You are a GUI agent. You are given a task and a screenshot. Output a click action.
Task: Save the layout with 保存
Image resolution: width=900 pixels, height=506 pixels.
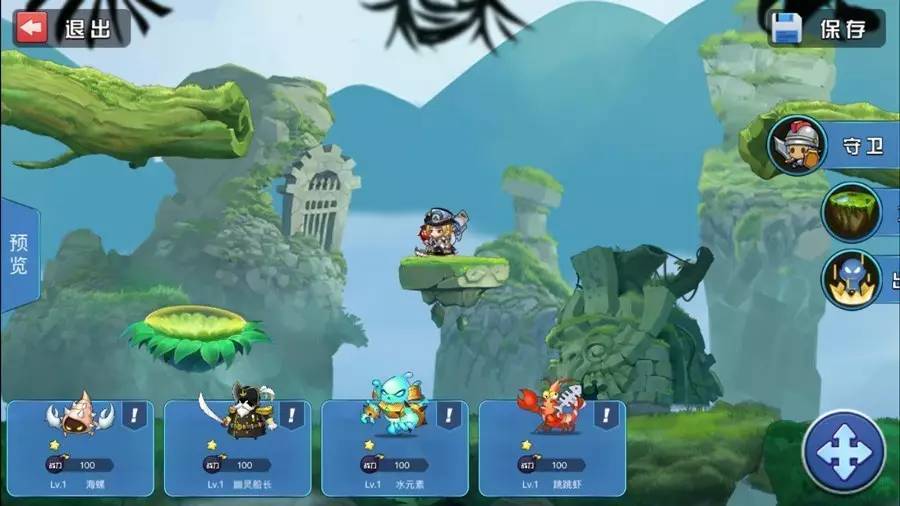tap(825, 28)
